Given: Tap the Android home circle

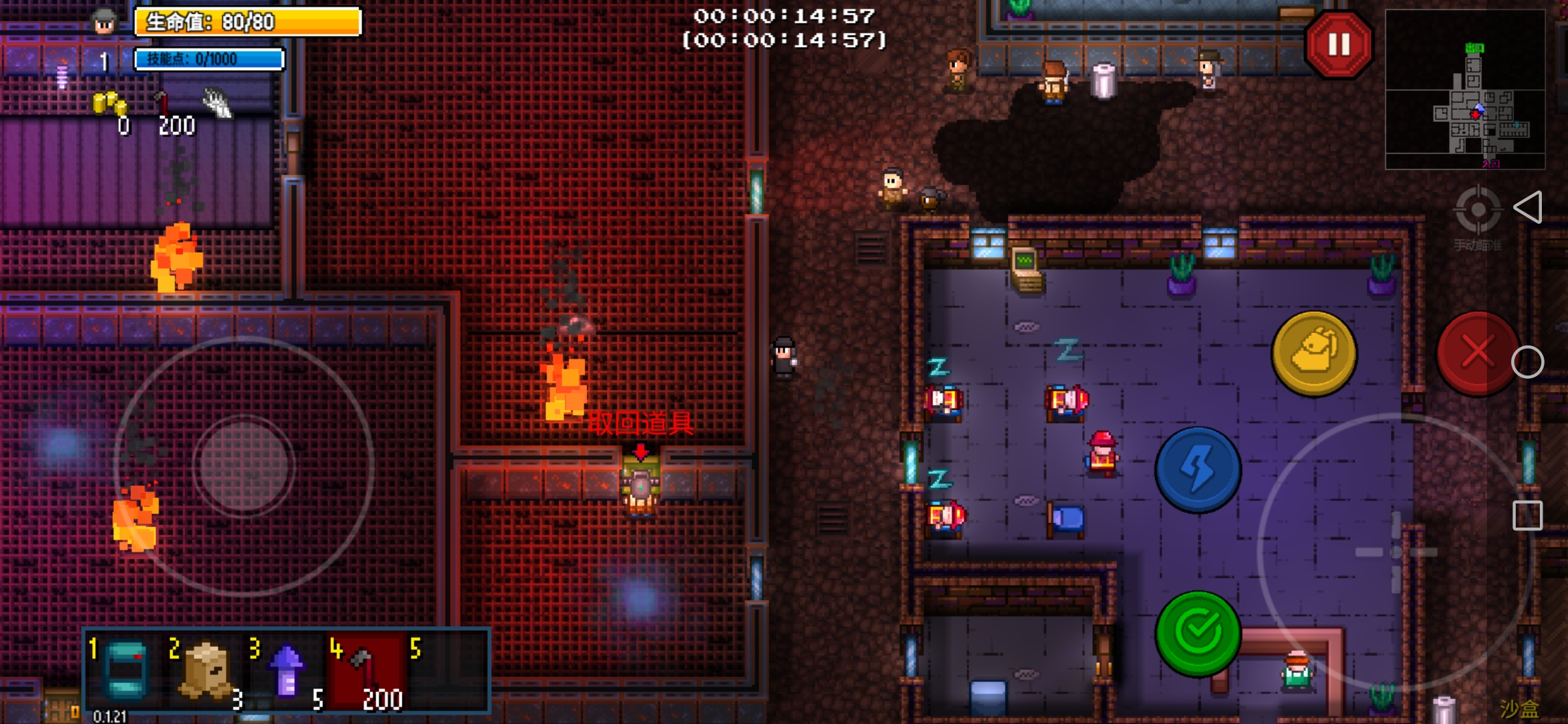Looking at the screenshot, I should [x=1527, y=363].
